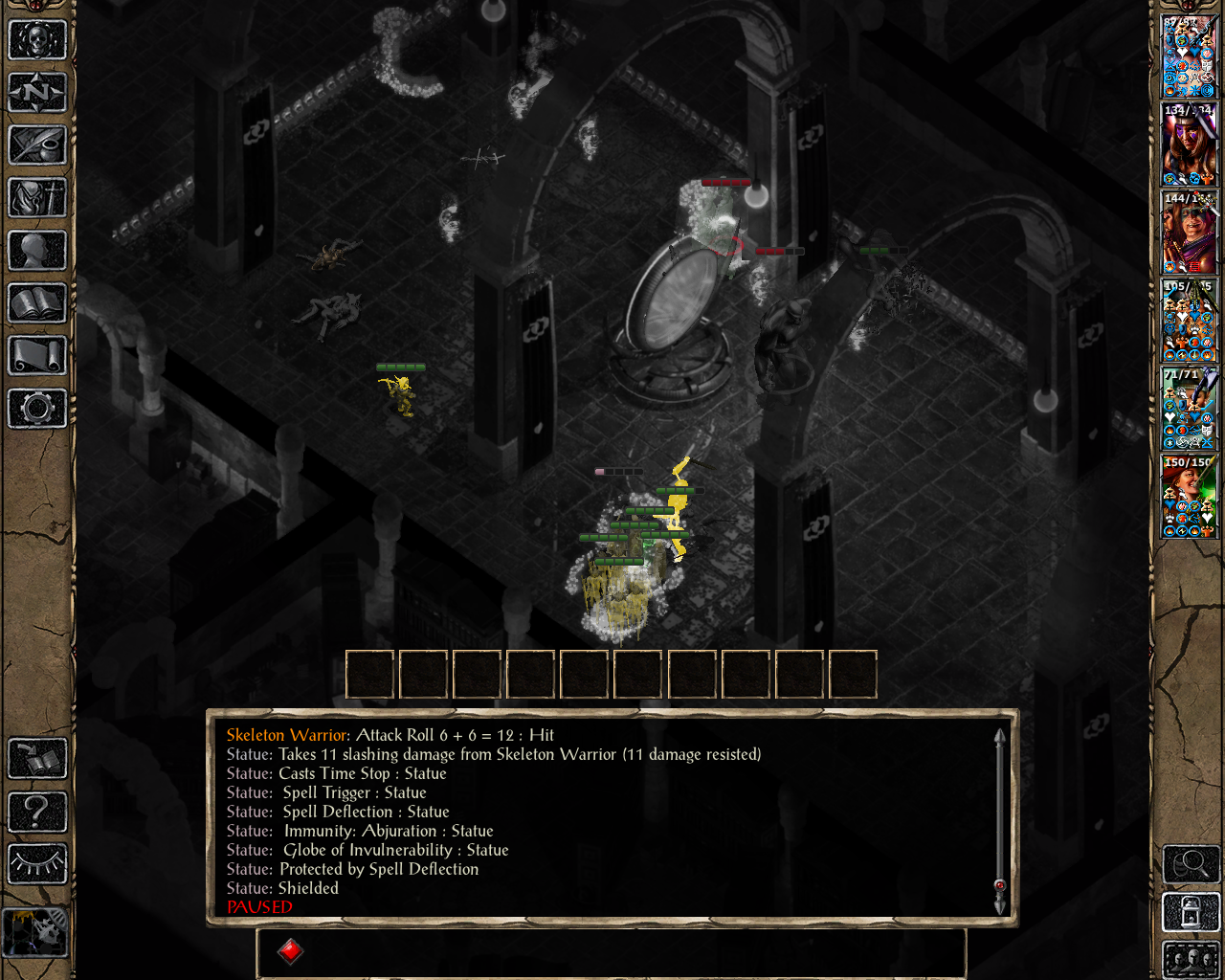The height and width of the screenshot is (980, 1225).
Task: Rest the party using the closed-eye button
Action: [x=37, y=863]
